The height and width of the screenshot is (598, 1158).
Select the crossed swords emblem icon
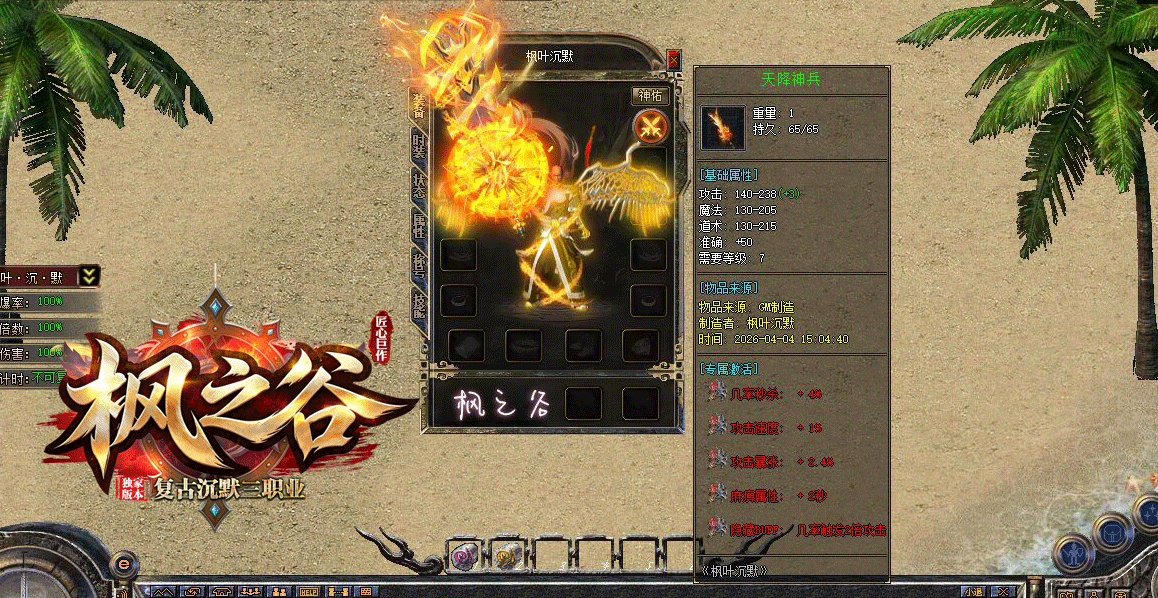650,127
